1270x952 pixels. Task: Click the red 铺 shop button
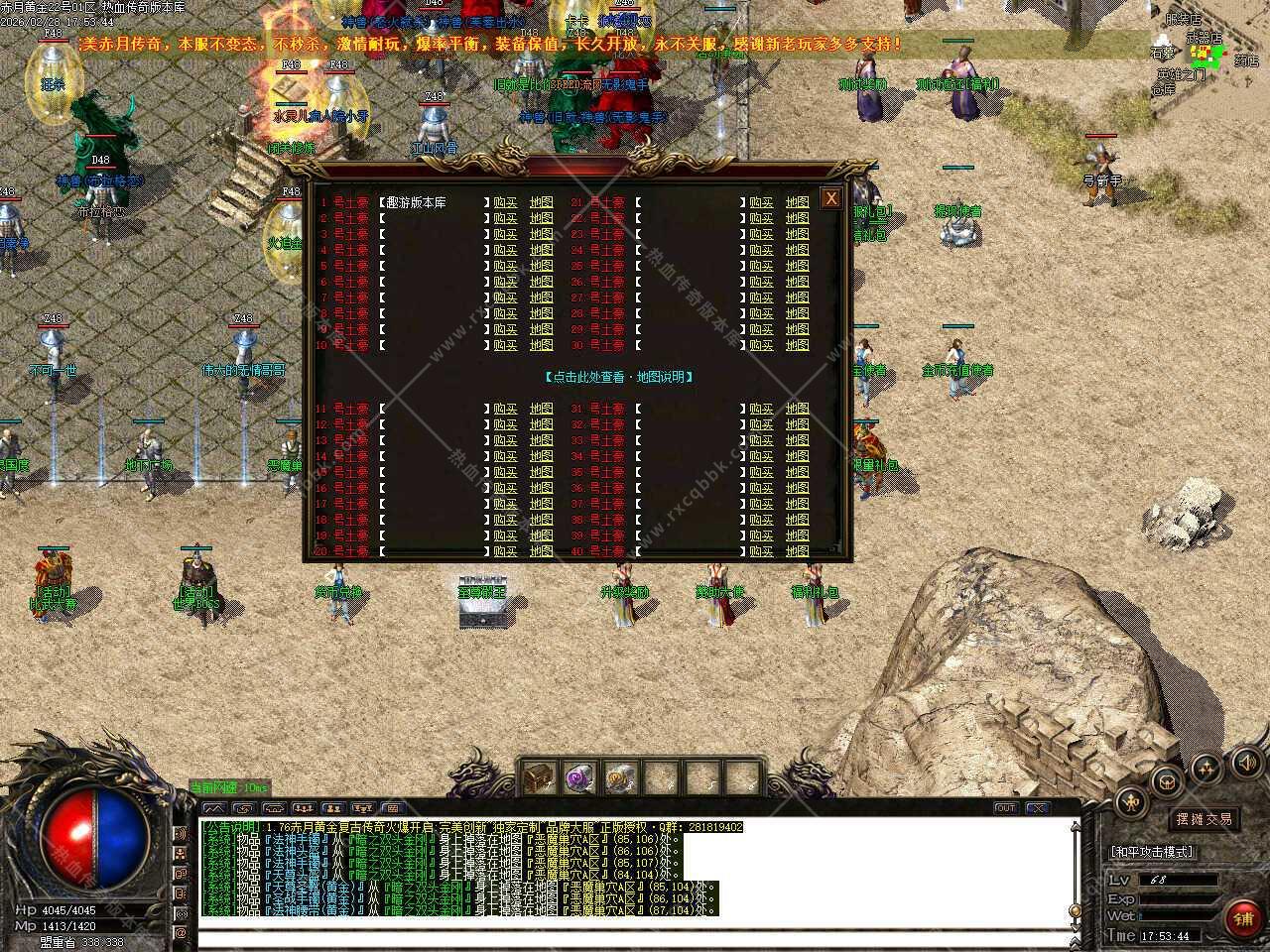[x=1243, y=919]
